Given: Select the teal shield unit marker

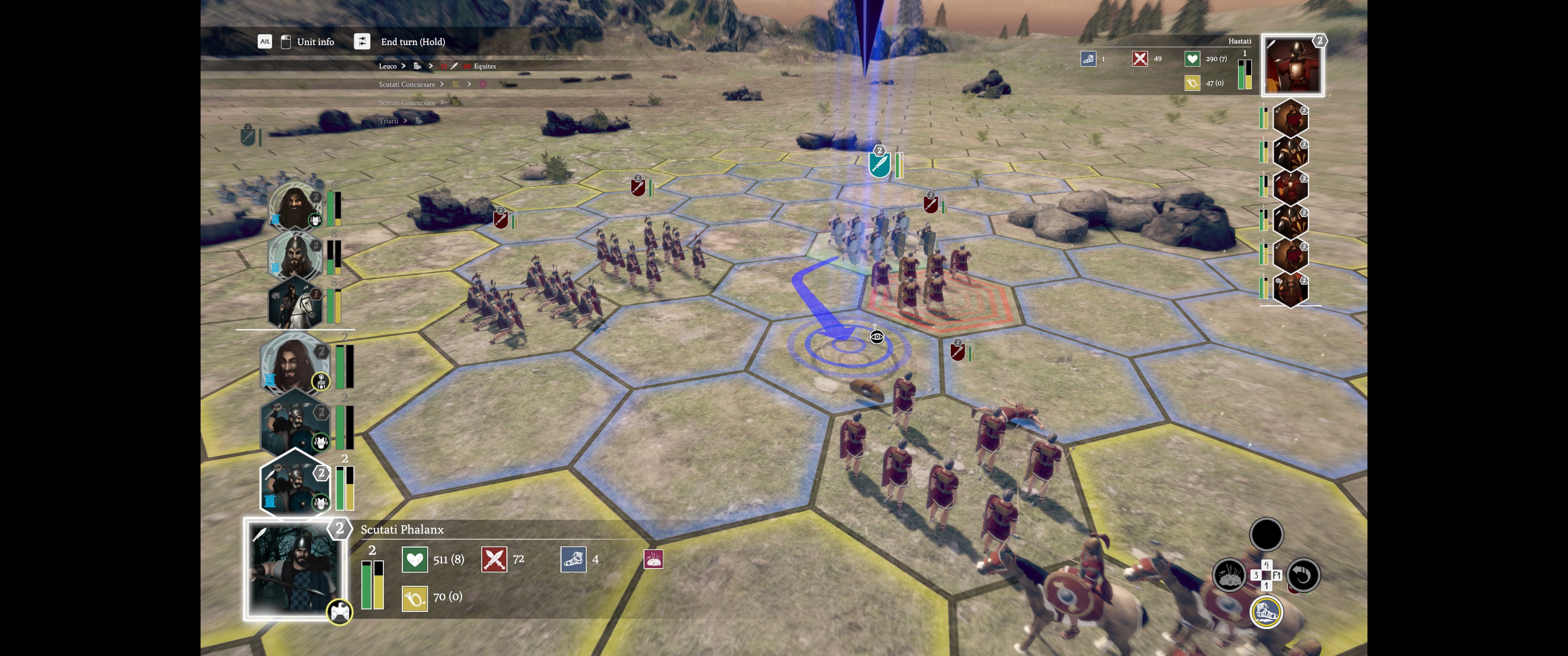Looking at the screenshot, I should [879, 163].
